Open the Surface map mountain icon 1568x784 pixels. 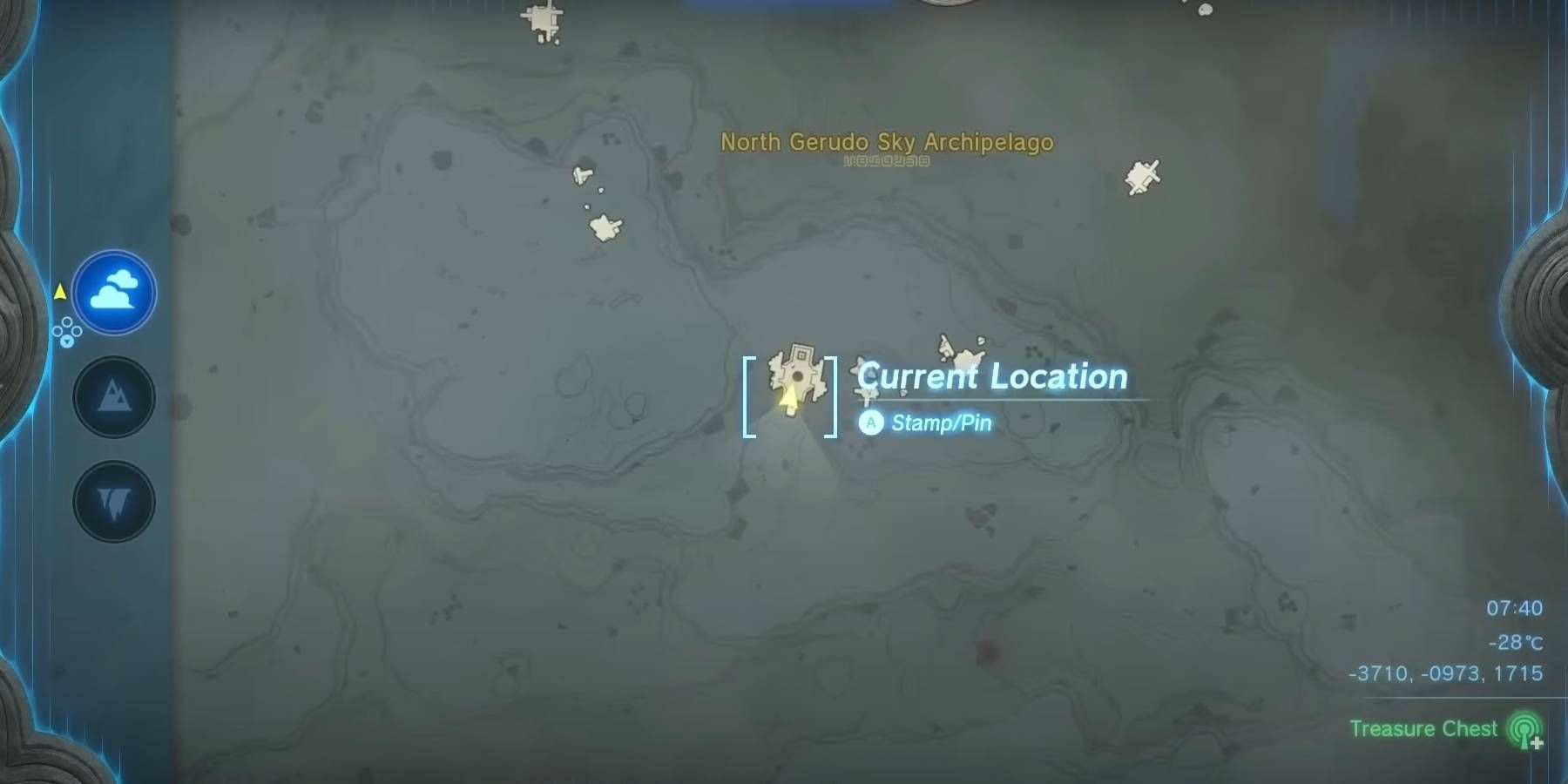[x=113, y=396]
